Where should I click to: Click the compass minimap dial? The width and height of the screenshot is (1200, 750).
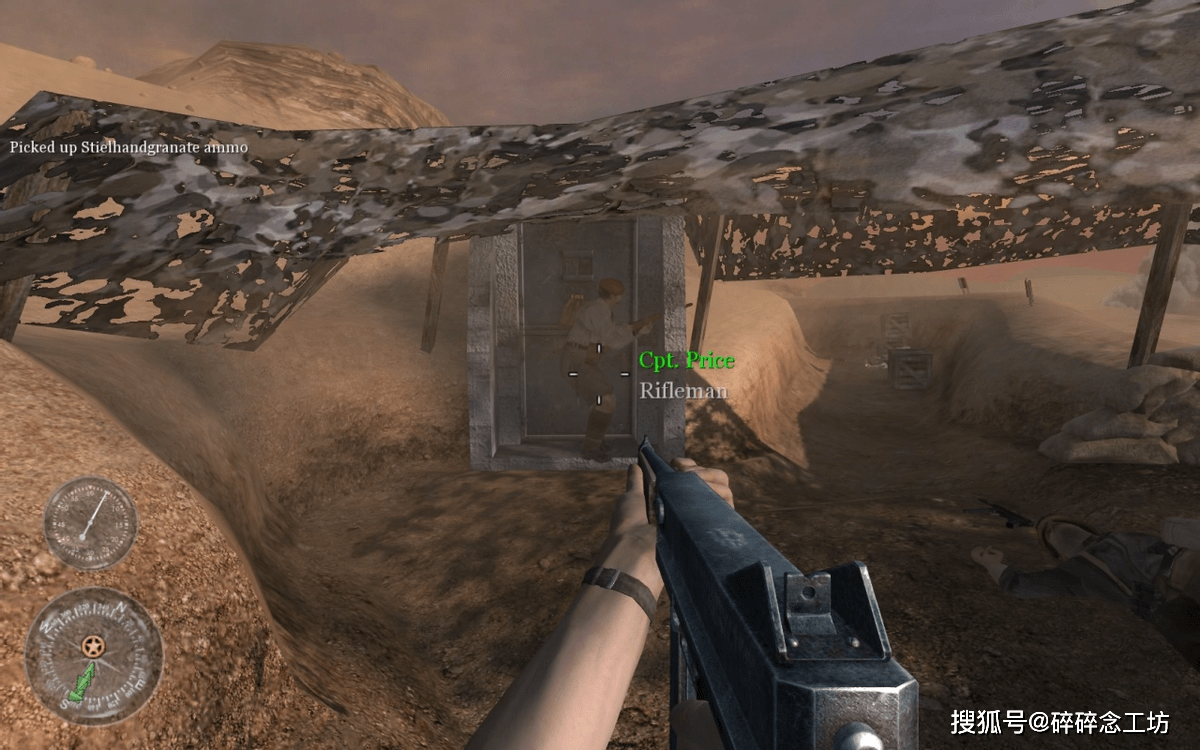click(93, 655)
